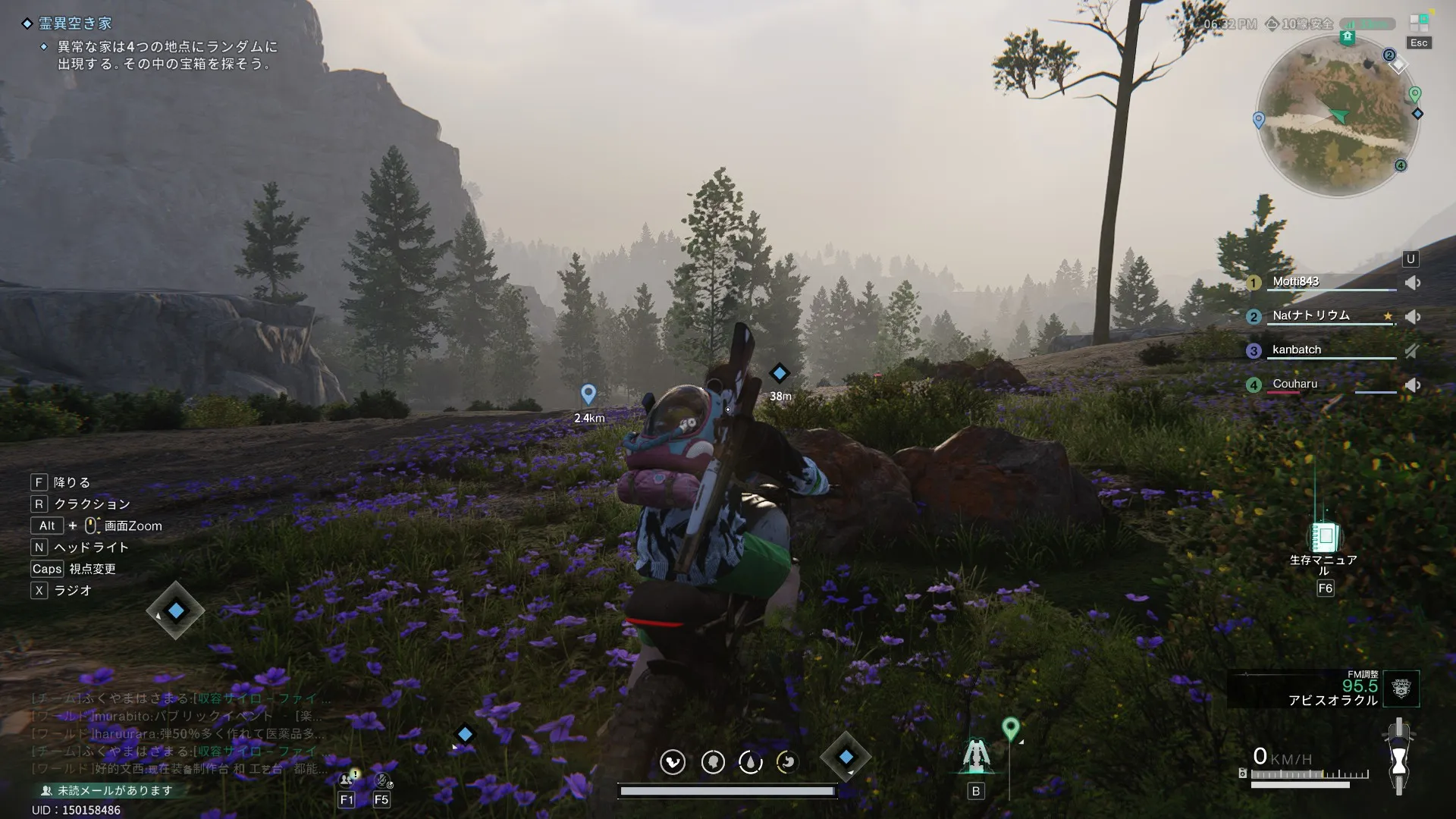Toggle muted speaker icon beside kanbatch

1412,350
